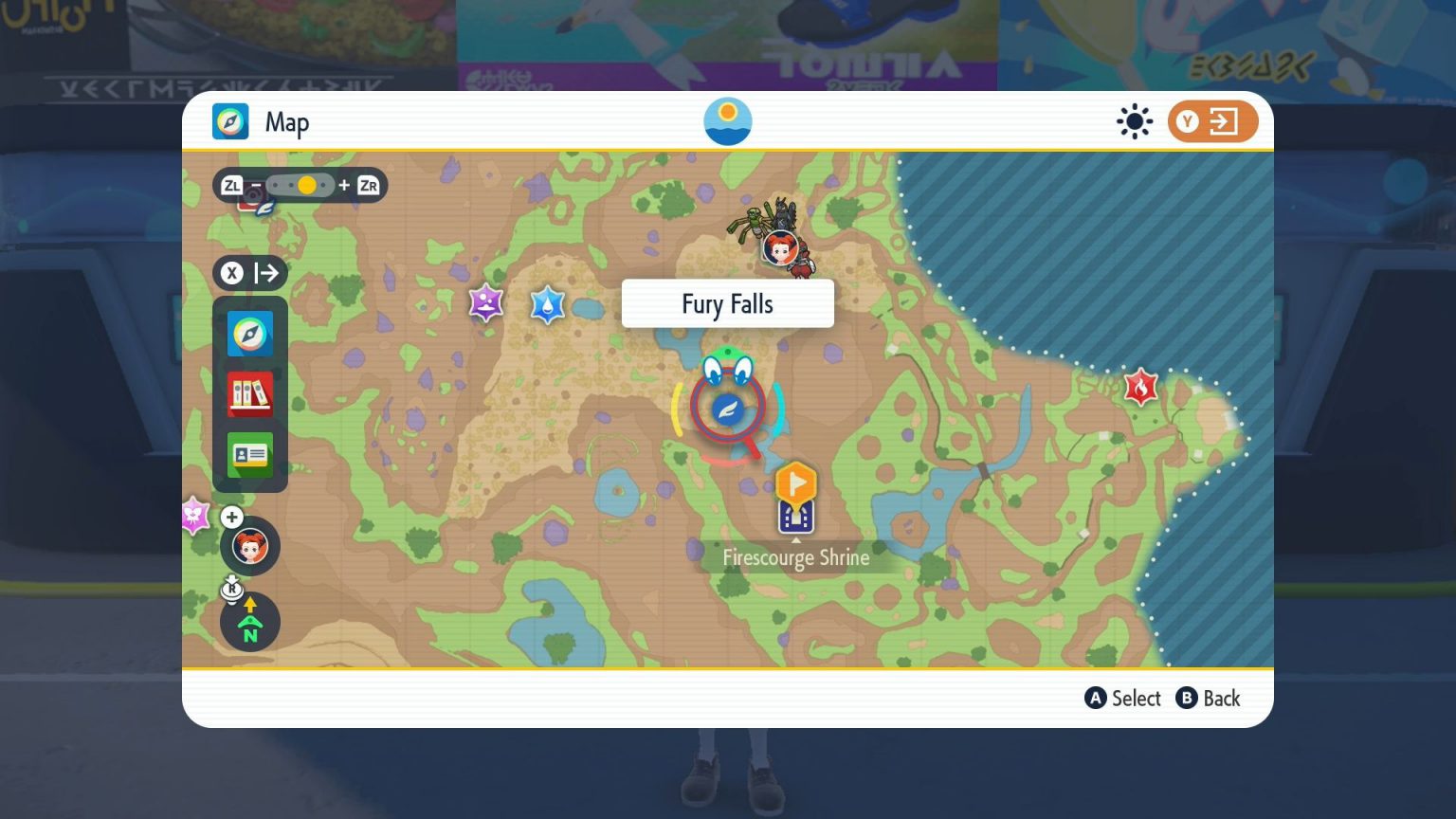Switch to the Map tab in the header
Viewport: 1456px width, 819px height.
click(x=265, y=121)
